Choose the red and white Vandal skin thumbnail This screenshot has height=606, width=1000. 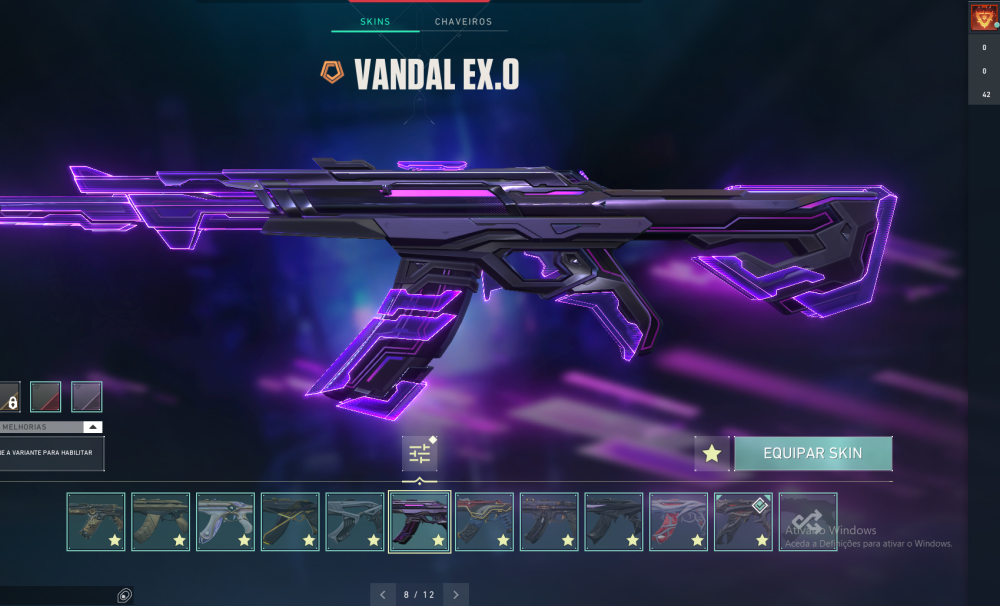[678, 521]
